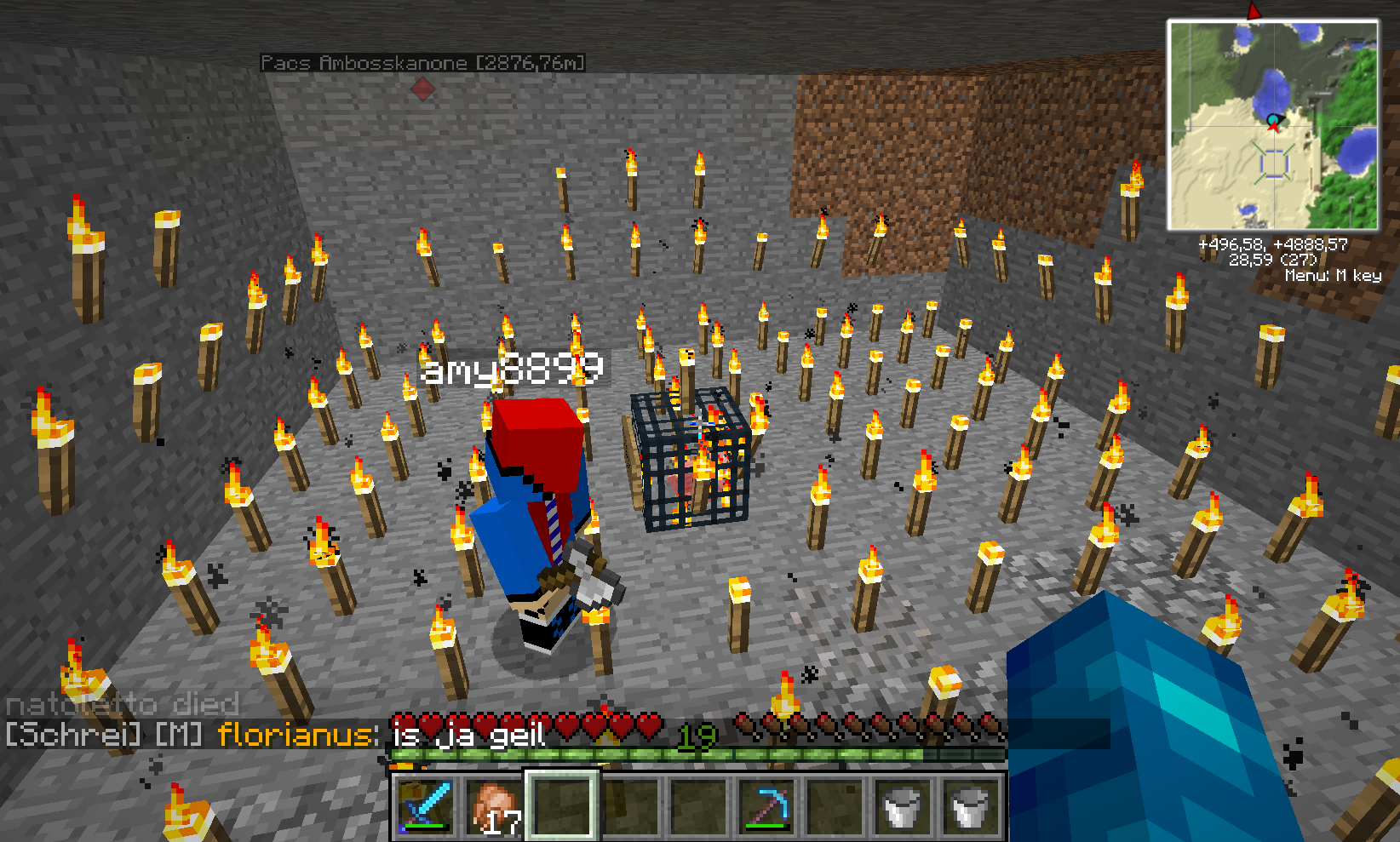This screenshot has height=842, width=1400.
Task: Open the minimap in the corner
Action: (x=1272, y=125)
